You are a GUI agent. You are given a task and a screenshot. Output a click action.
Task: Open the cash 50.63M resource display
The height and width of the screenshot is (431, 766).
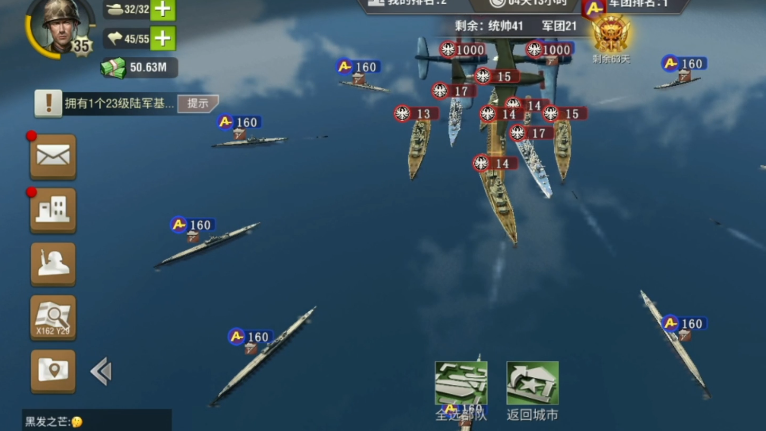(x=140, y=68)
